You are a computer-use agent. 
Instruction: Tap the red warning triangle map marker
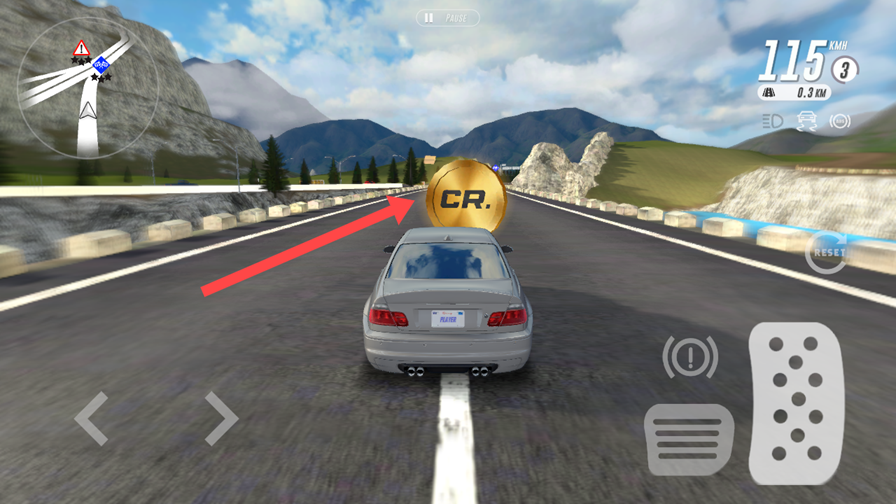tap(80, 48)
